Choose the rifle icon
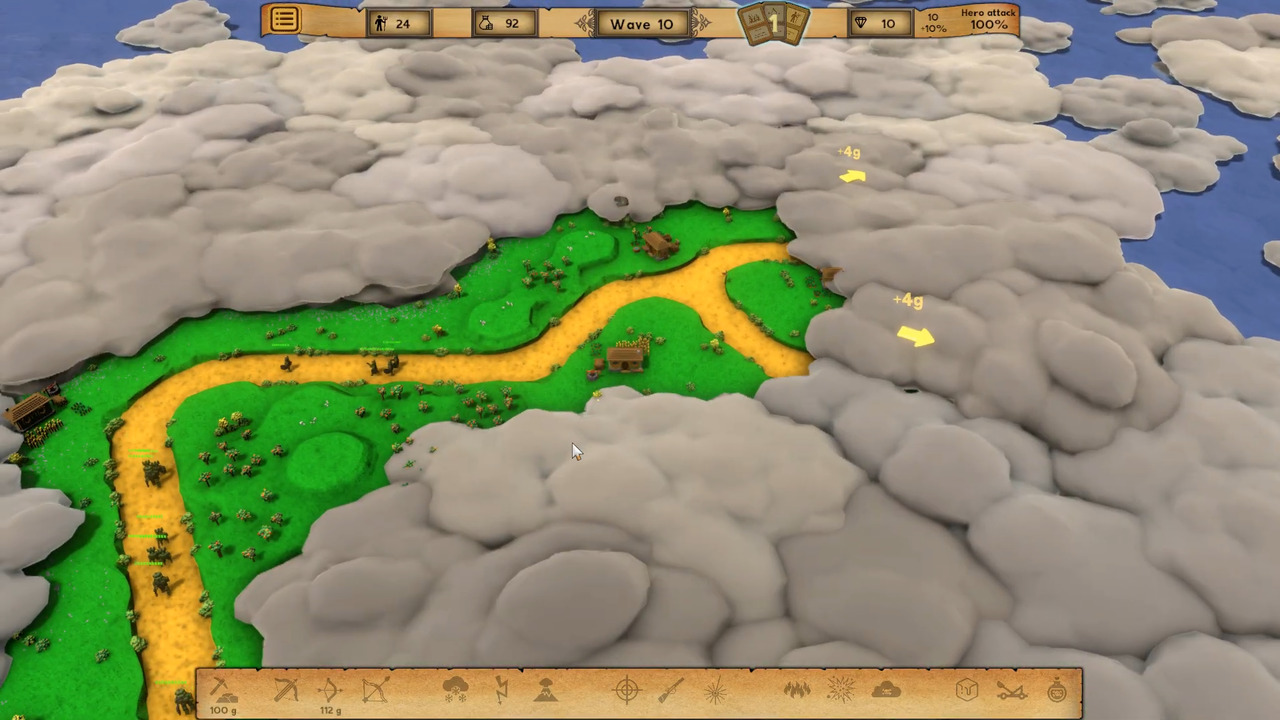Image resolution: width=1280 pixels, height=720 pixels. click(x=671, y=689)
